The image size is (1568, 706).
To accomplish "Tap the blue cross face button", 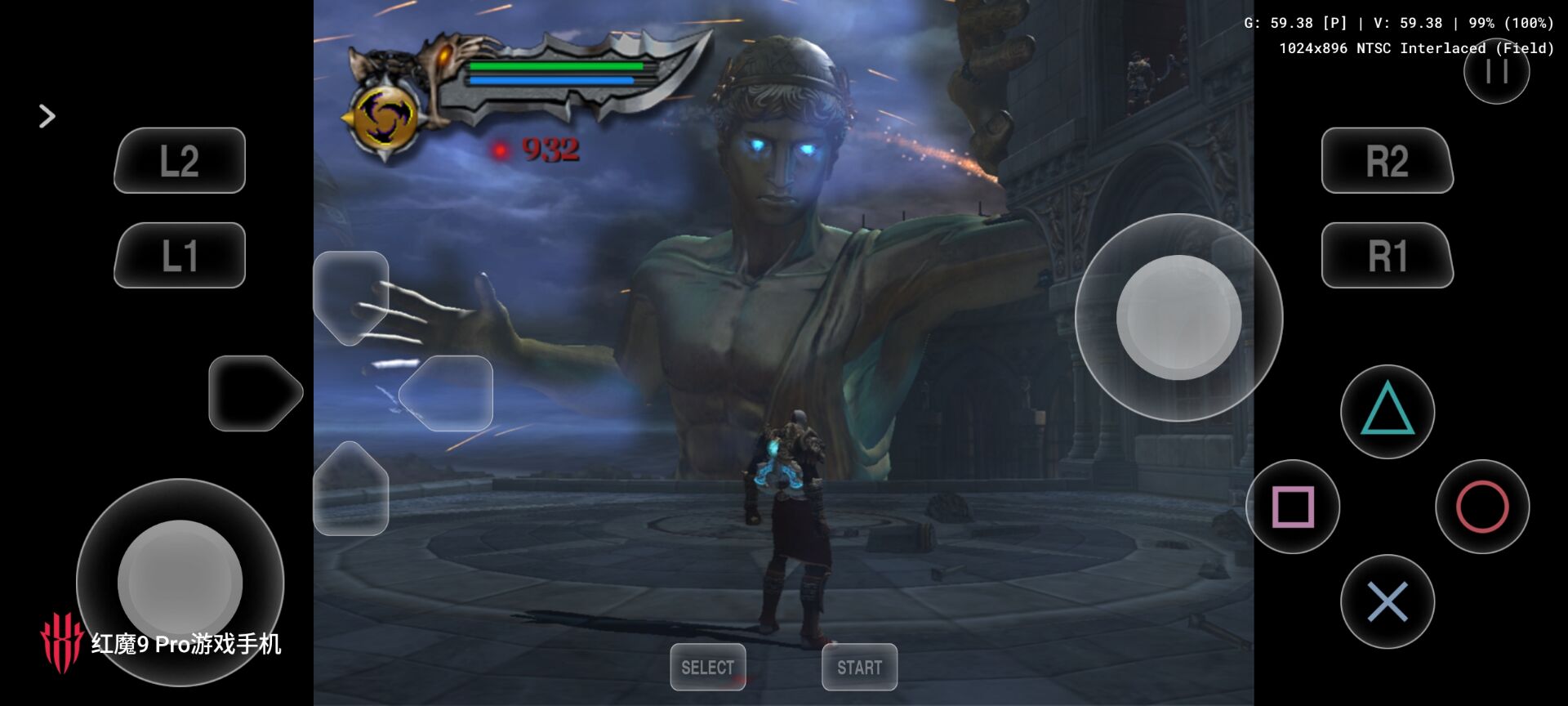I will [x=1387, y=601].
